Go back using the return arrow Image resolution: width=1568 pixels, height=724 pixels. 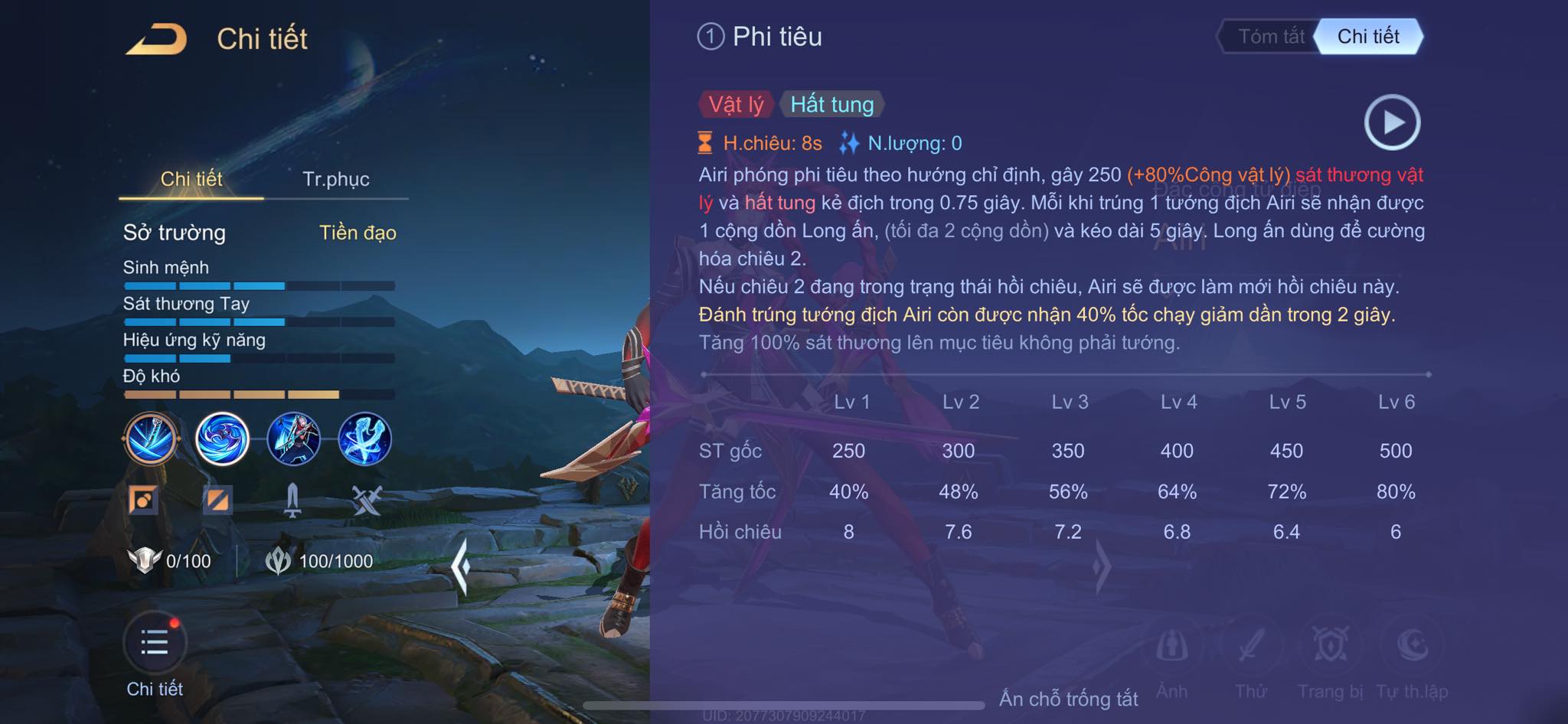[157, 39]
